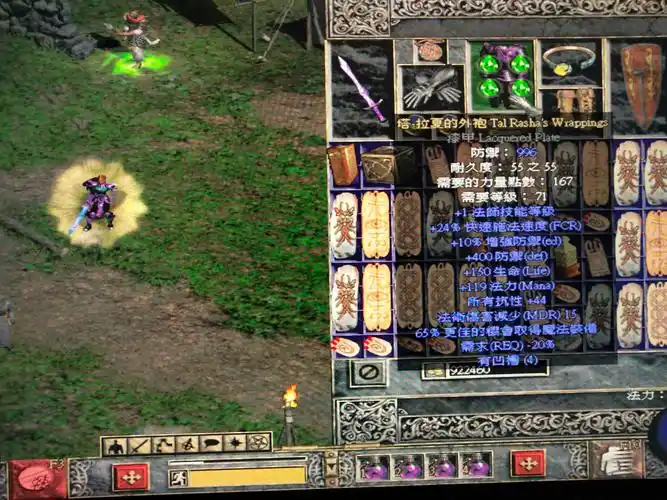Open the left-click skill selector

tap(38, 480)
